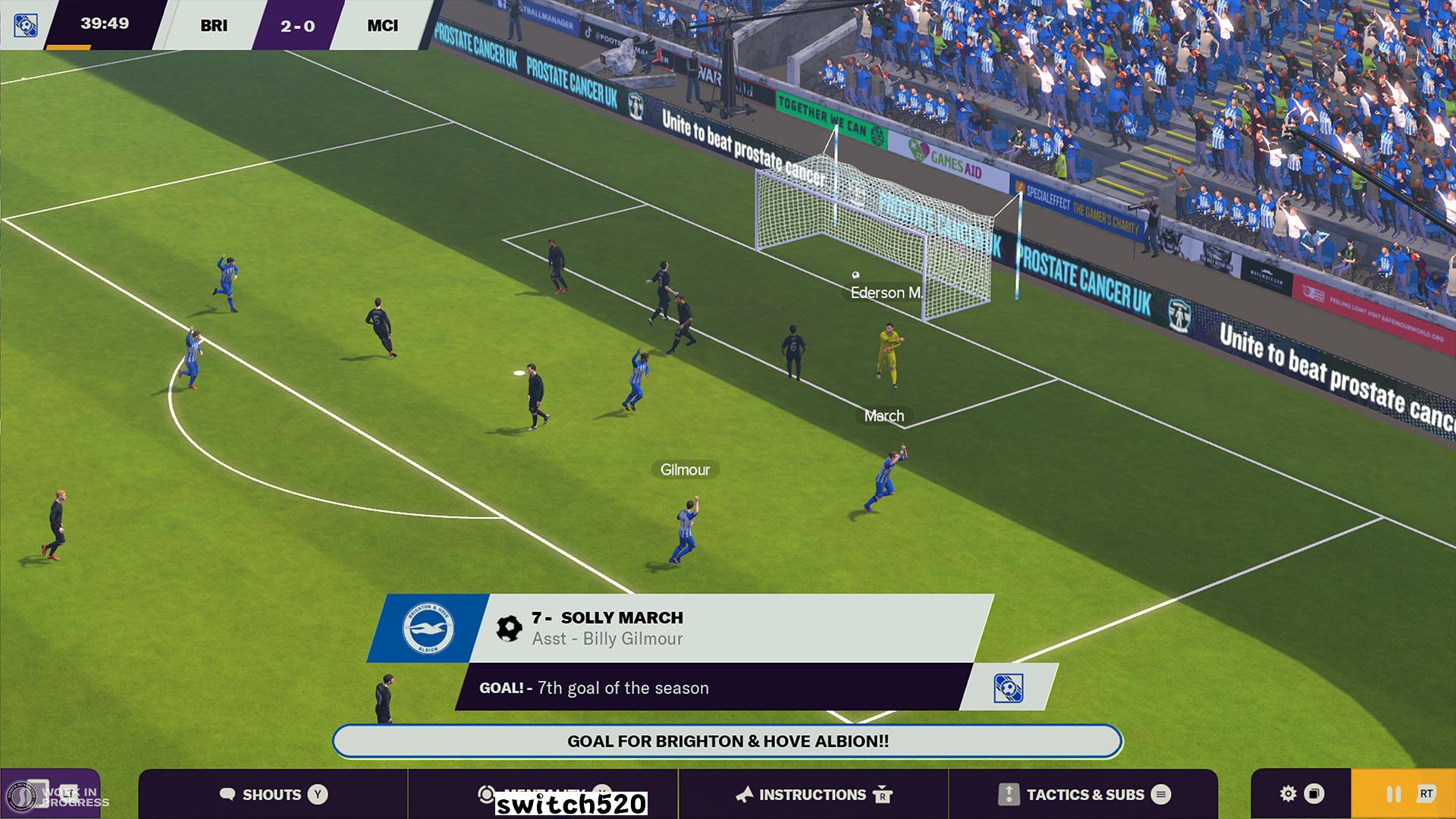Pause the match with the pause button
Image resolution: width=1456 pixels, height=819 pixels.
click(1394, 794)
